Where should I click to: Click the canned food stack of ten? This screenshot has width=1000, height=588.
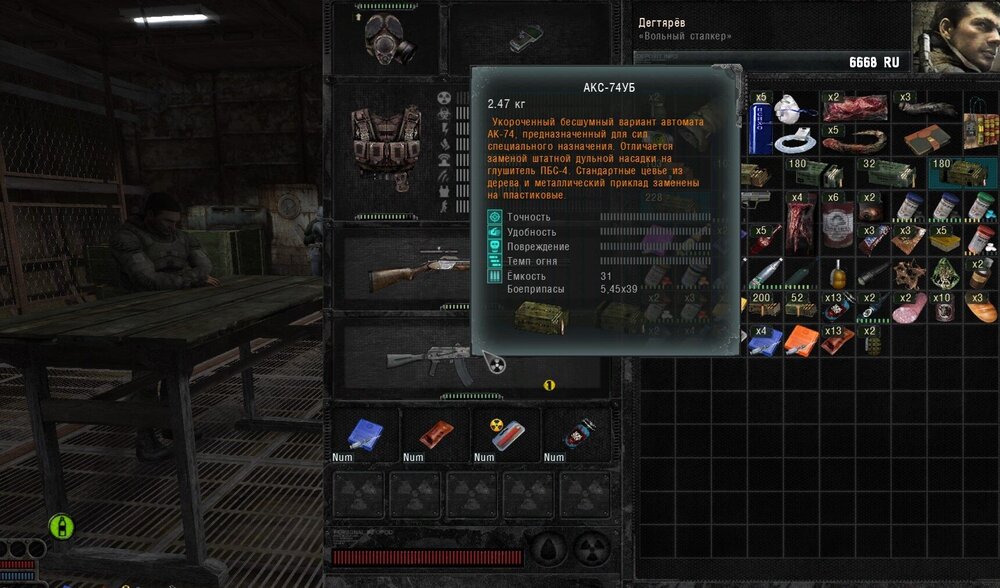pos(943,308)
